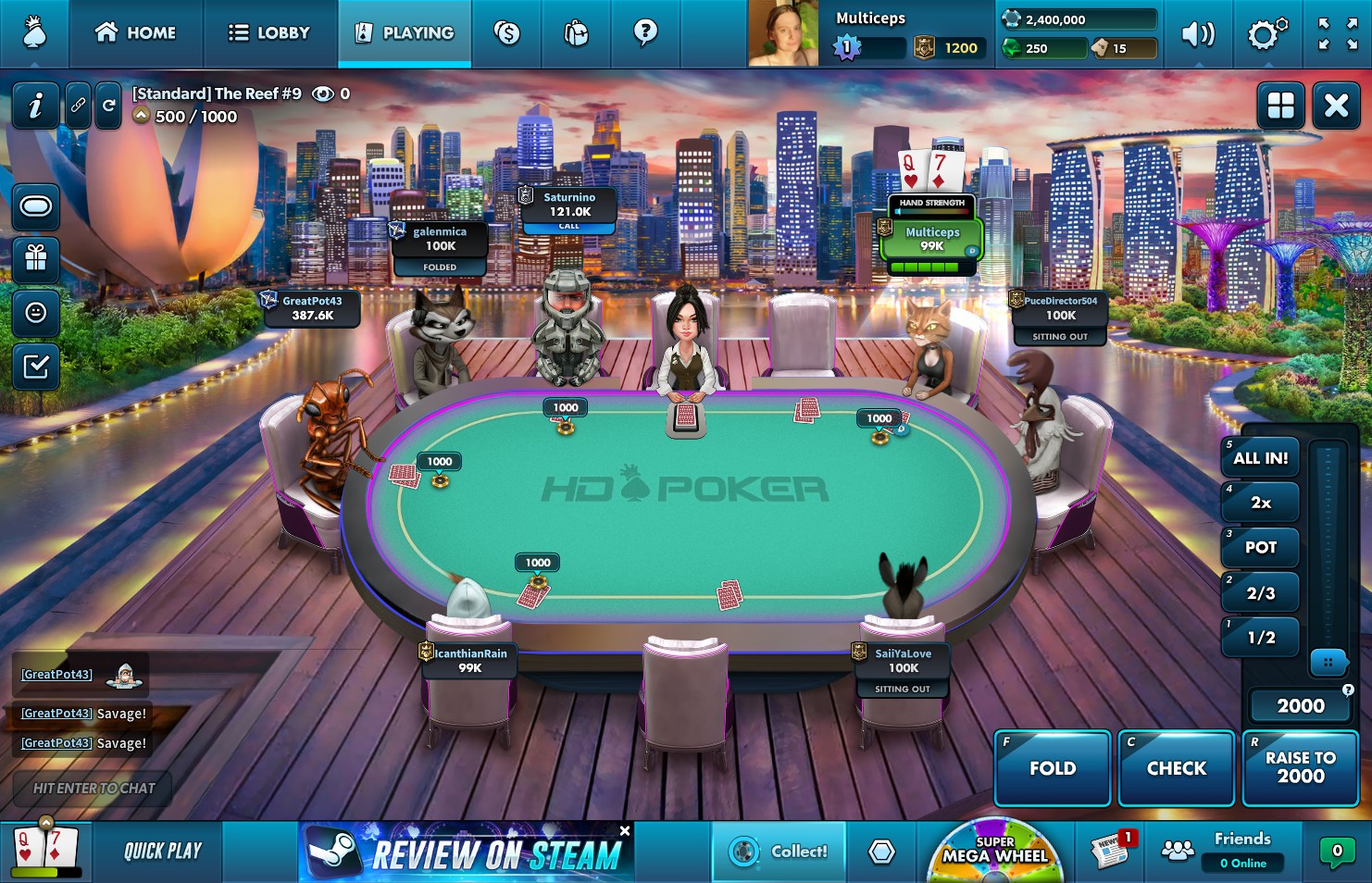Image resolution: width=1372 pixels, height=883 pixels.
Task: Open the settings gear menu
Action: click(x=1266, y=34)
